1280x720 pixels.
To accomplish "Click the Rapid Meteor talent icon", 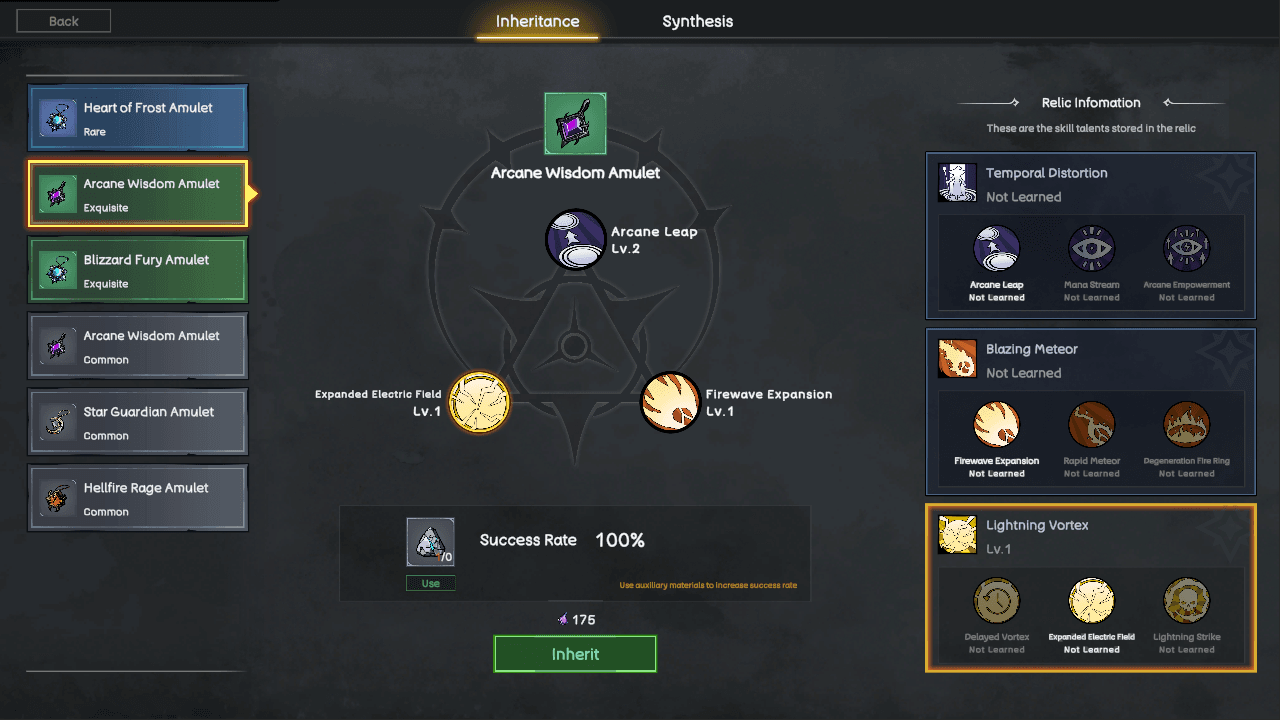I will point(1091,424).
